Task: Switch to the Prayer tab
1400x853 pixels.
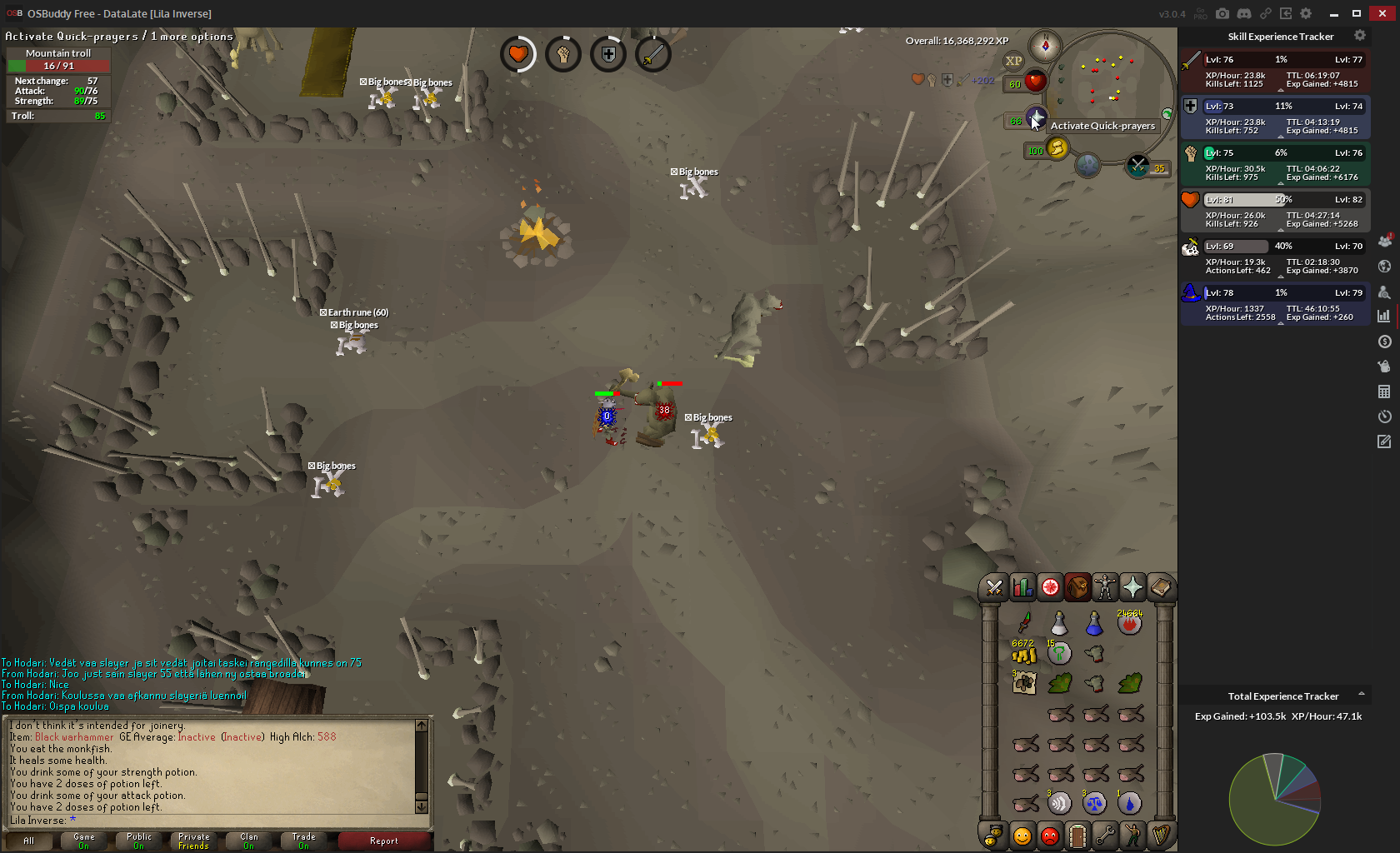Action: tap(1132, 588)
